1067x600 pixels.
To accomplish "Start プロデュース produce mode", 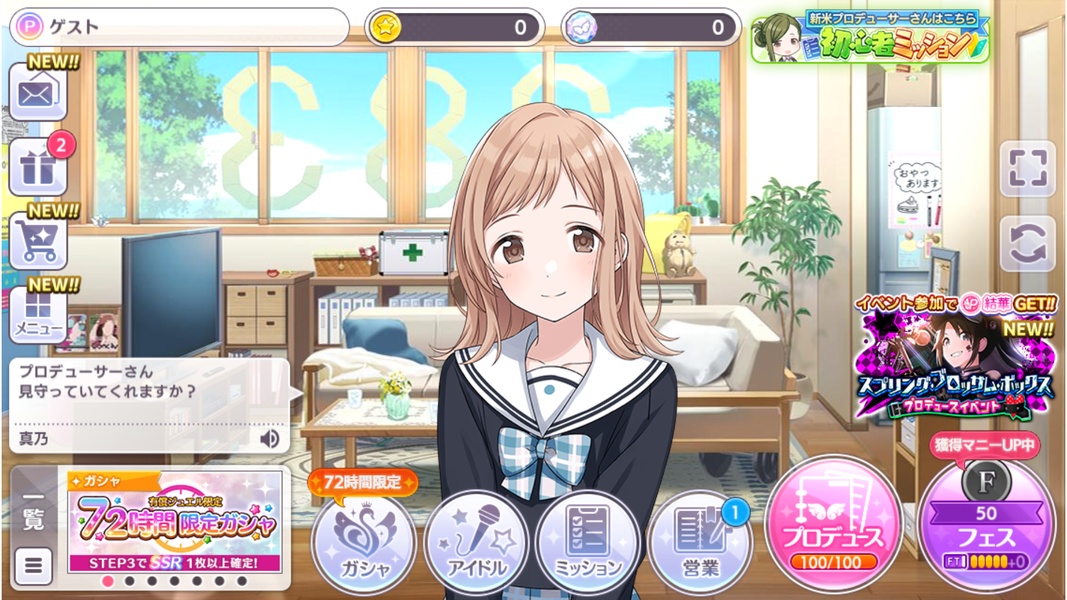I will click(x=833, y=525).
